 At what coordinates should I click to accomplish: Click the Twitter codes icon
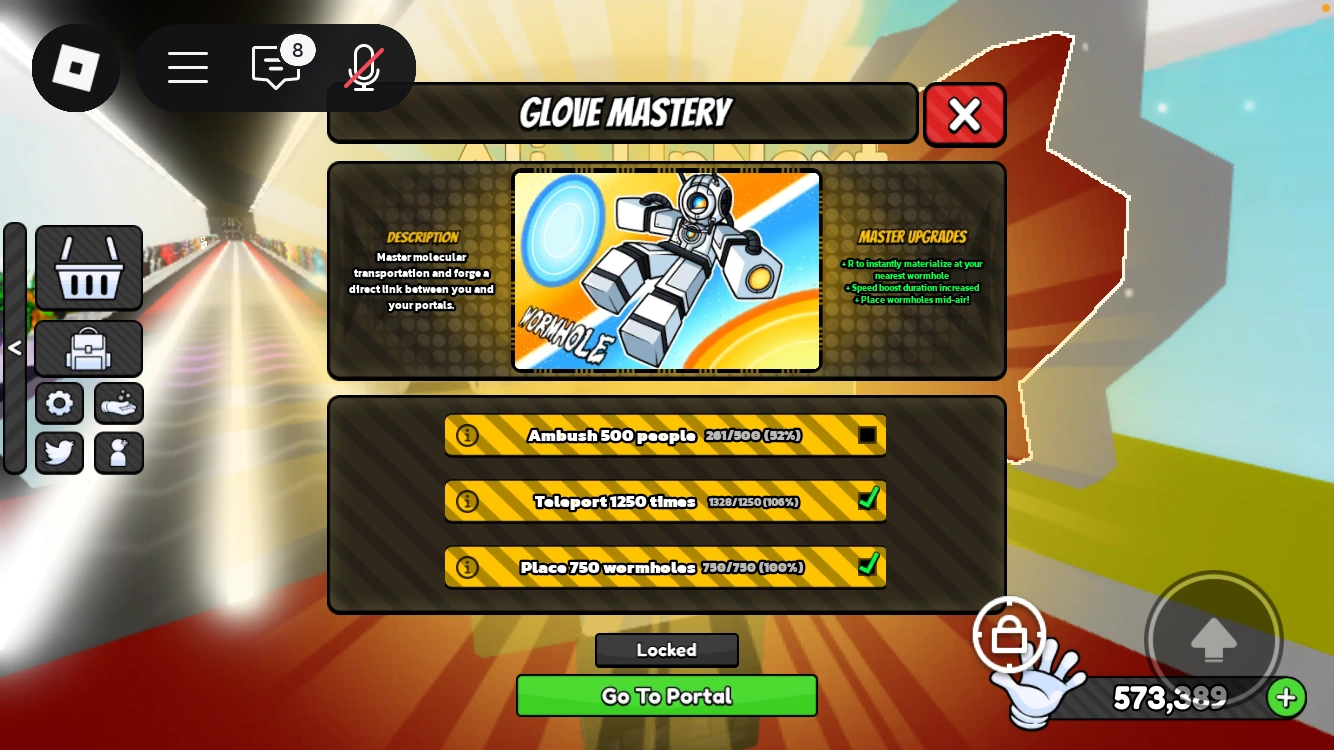[59, 452]
